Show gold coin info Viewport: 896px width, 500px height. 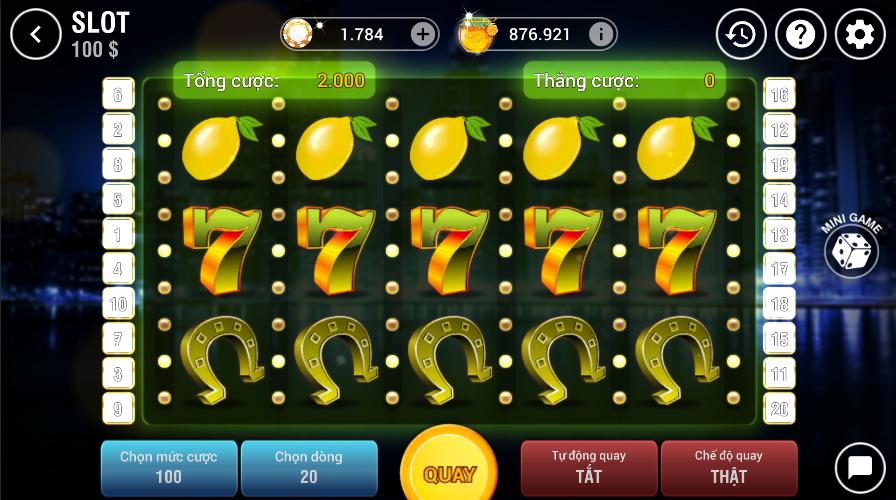pos(600,34)
